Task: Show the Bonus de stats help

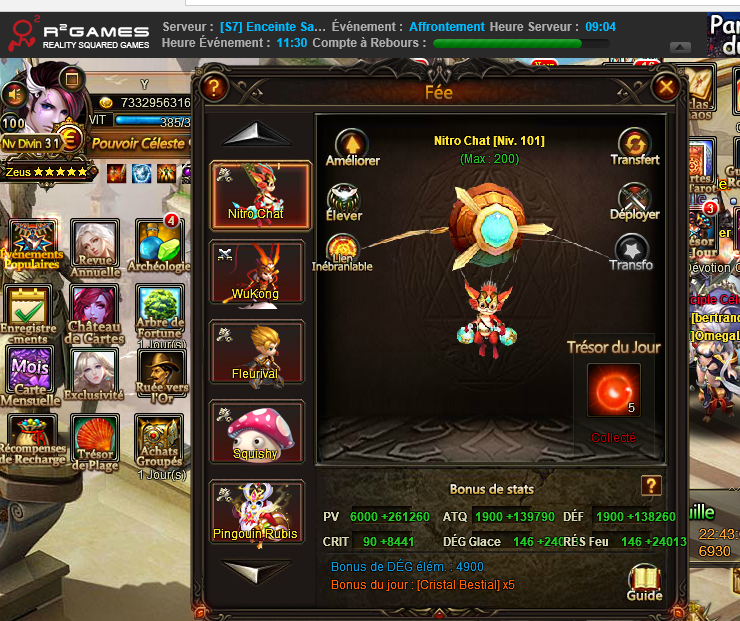Action: coord(651,486)
